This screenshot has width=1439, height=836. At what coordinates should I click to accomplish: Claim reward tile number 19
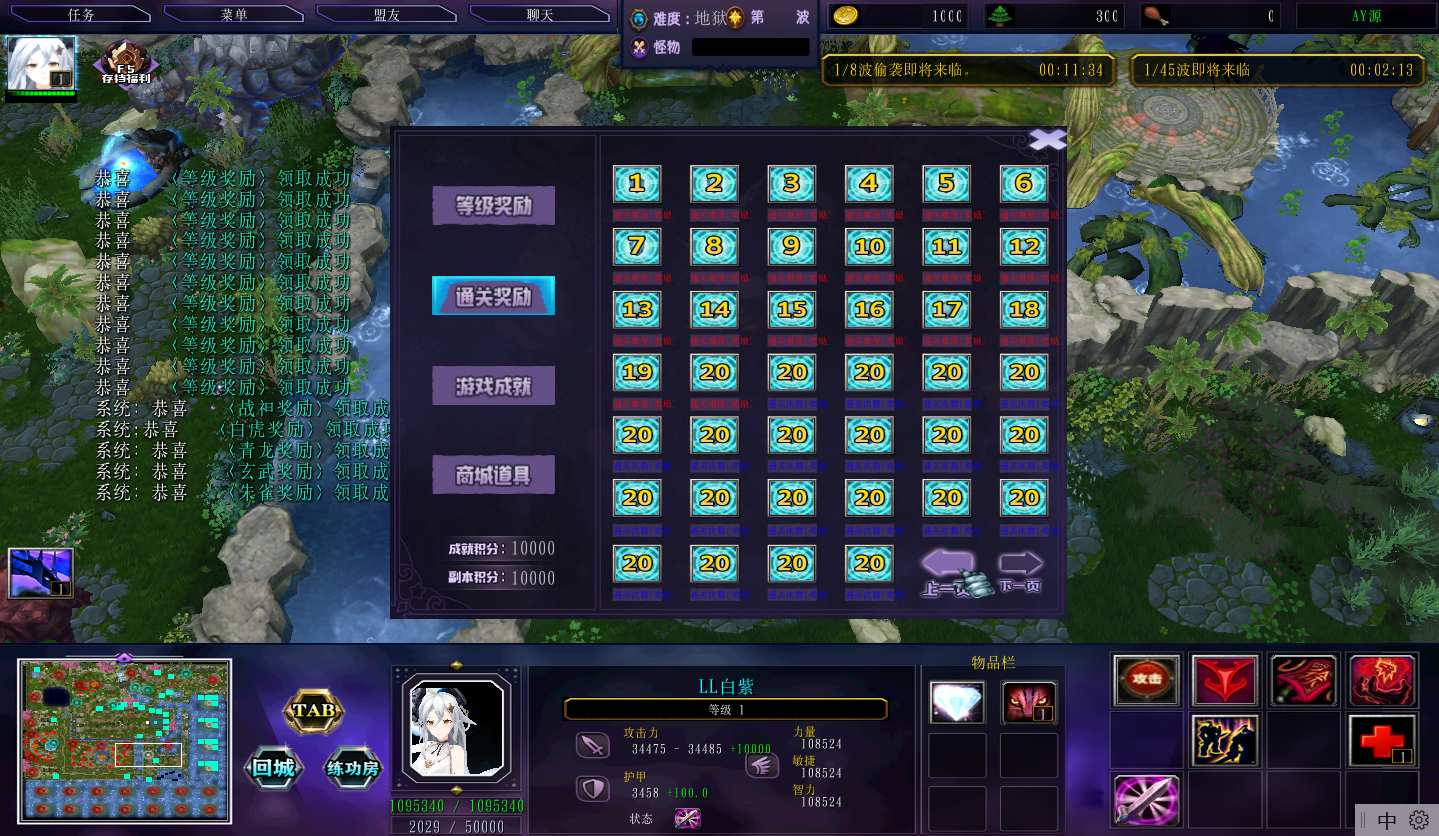click(637, 373)
